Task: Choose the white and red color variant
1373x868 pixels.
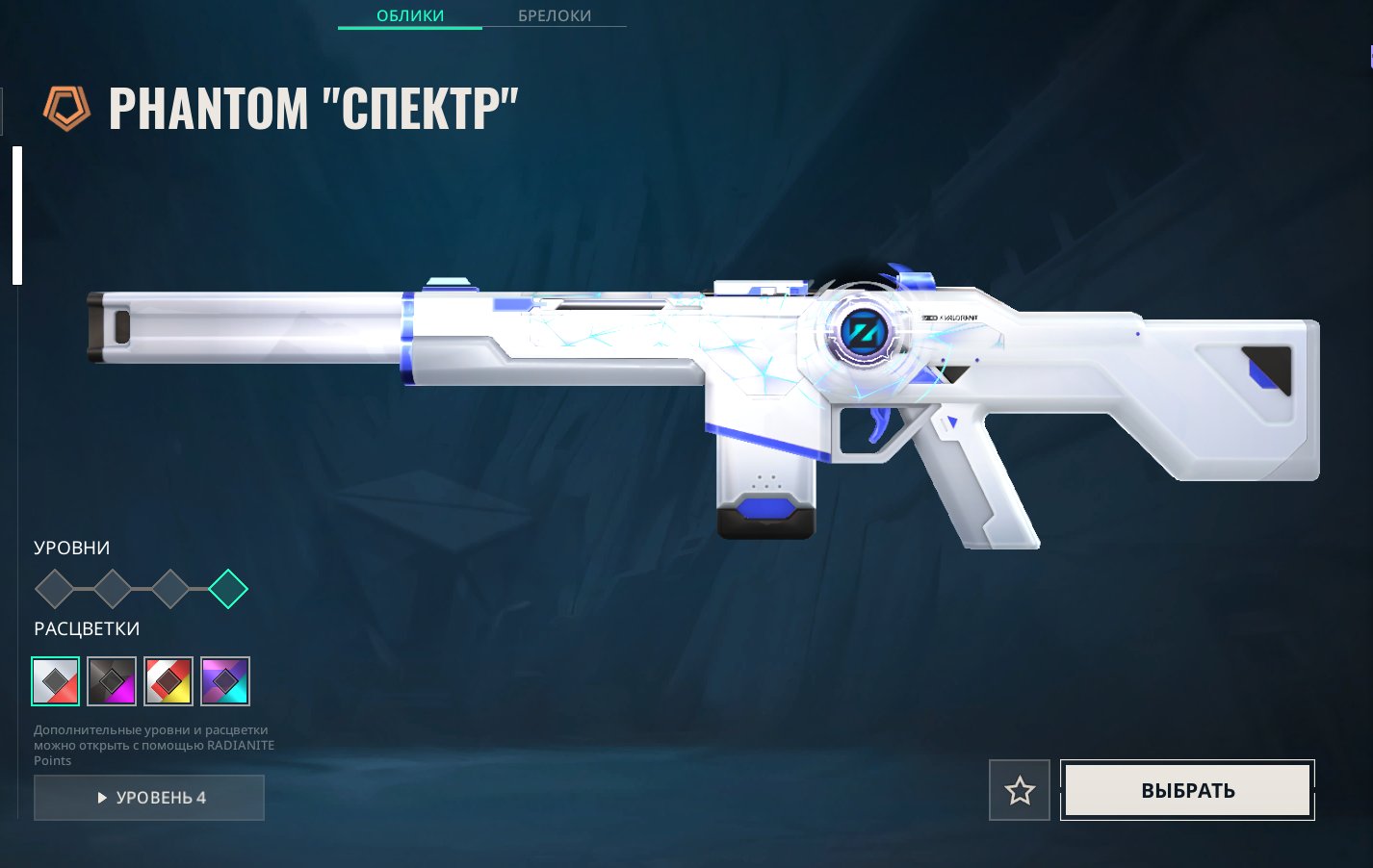Action: pyautogui.click(x=55, y=681)
